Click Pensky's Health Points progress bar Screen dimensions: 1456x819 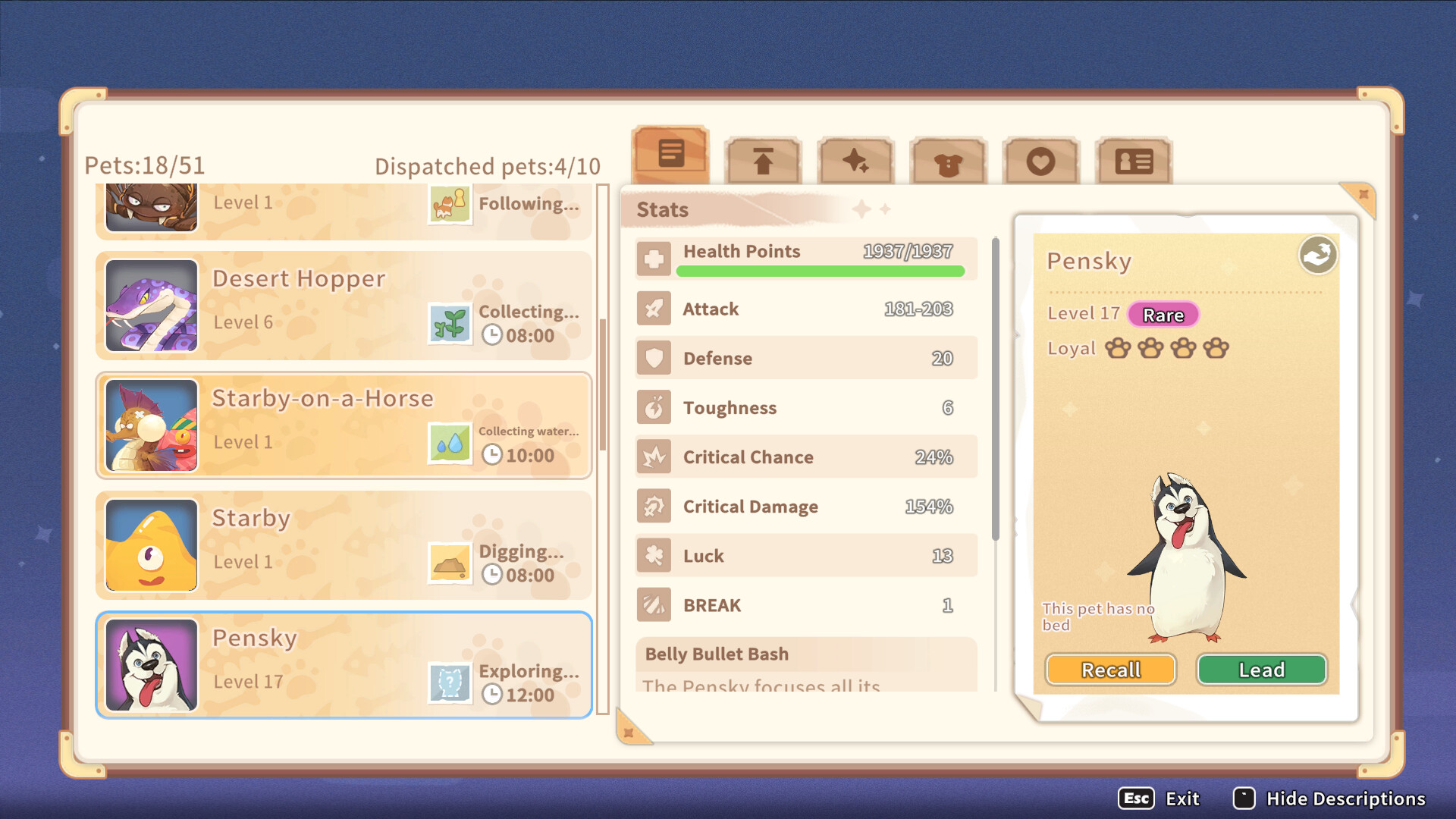pos(821,270)
